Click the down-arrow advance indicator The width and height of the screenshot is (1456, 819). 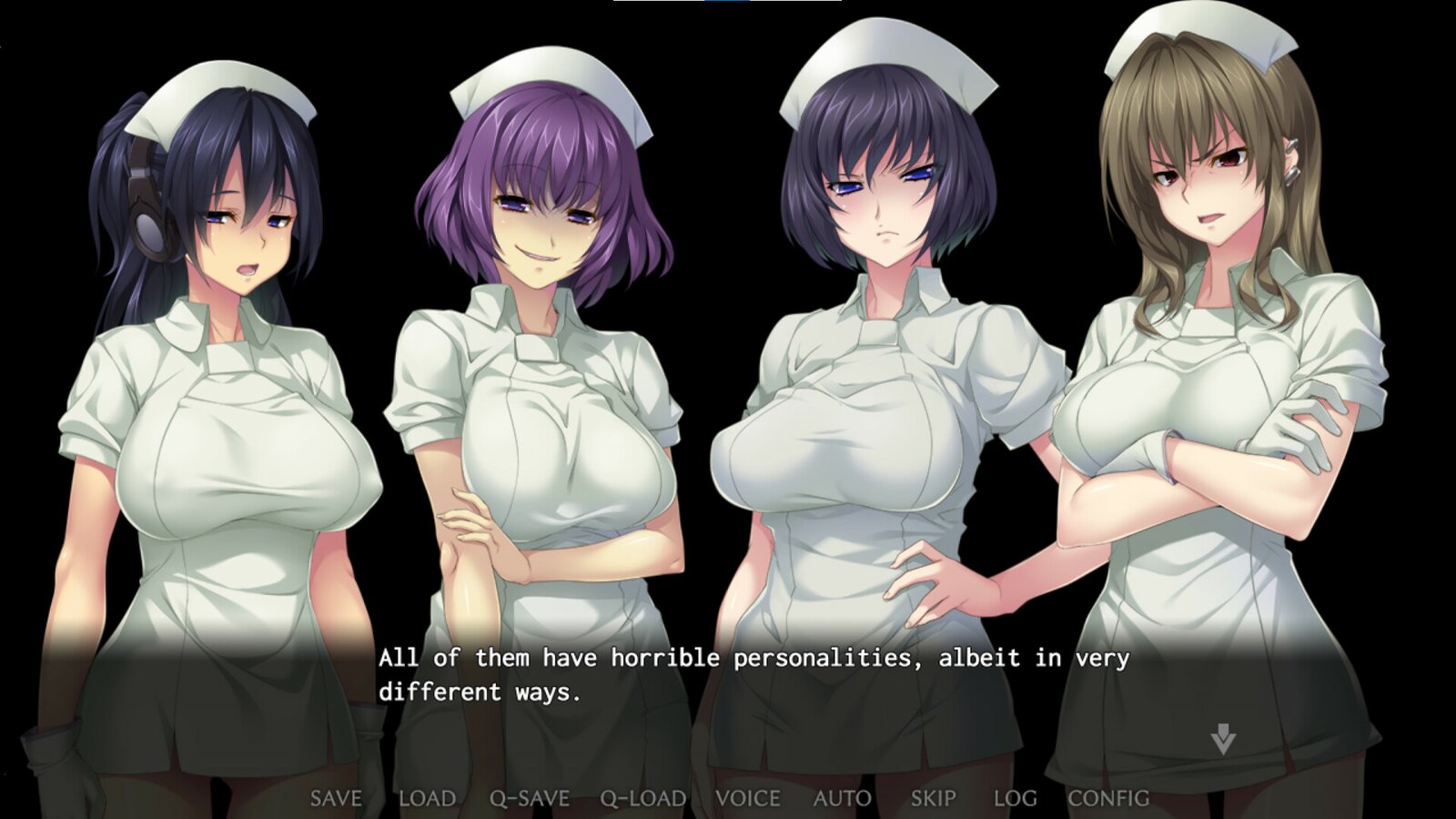click(x=1225, y=739)
